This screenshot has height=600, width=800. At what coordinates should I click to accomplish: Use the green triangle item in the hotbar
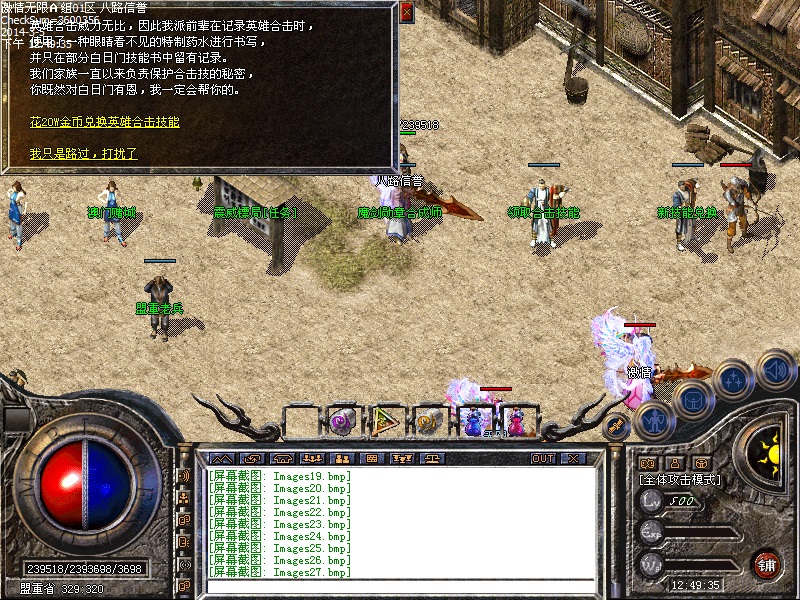(385, 421)
